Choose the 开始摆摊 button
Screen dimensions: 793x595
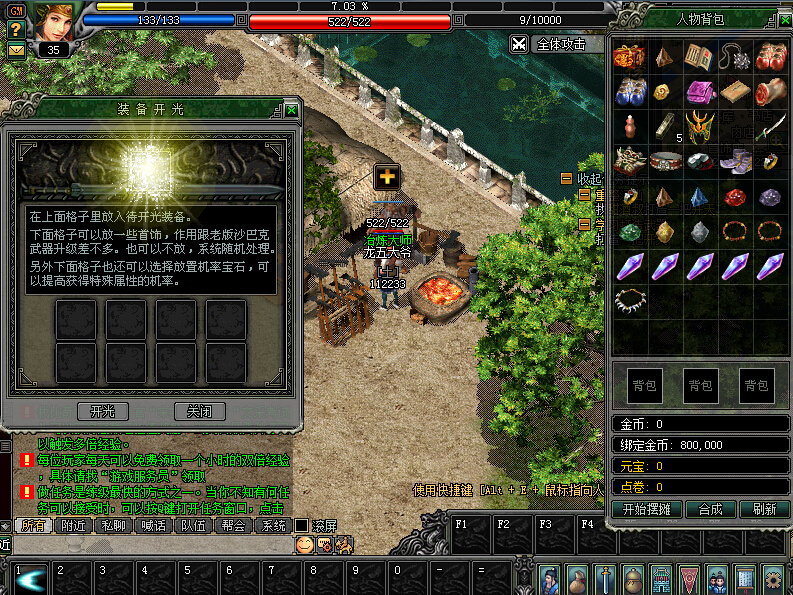tap(646, 508)
